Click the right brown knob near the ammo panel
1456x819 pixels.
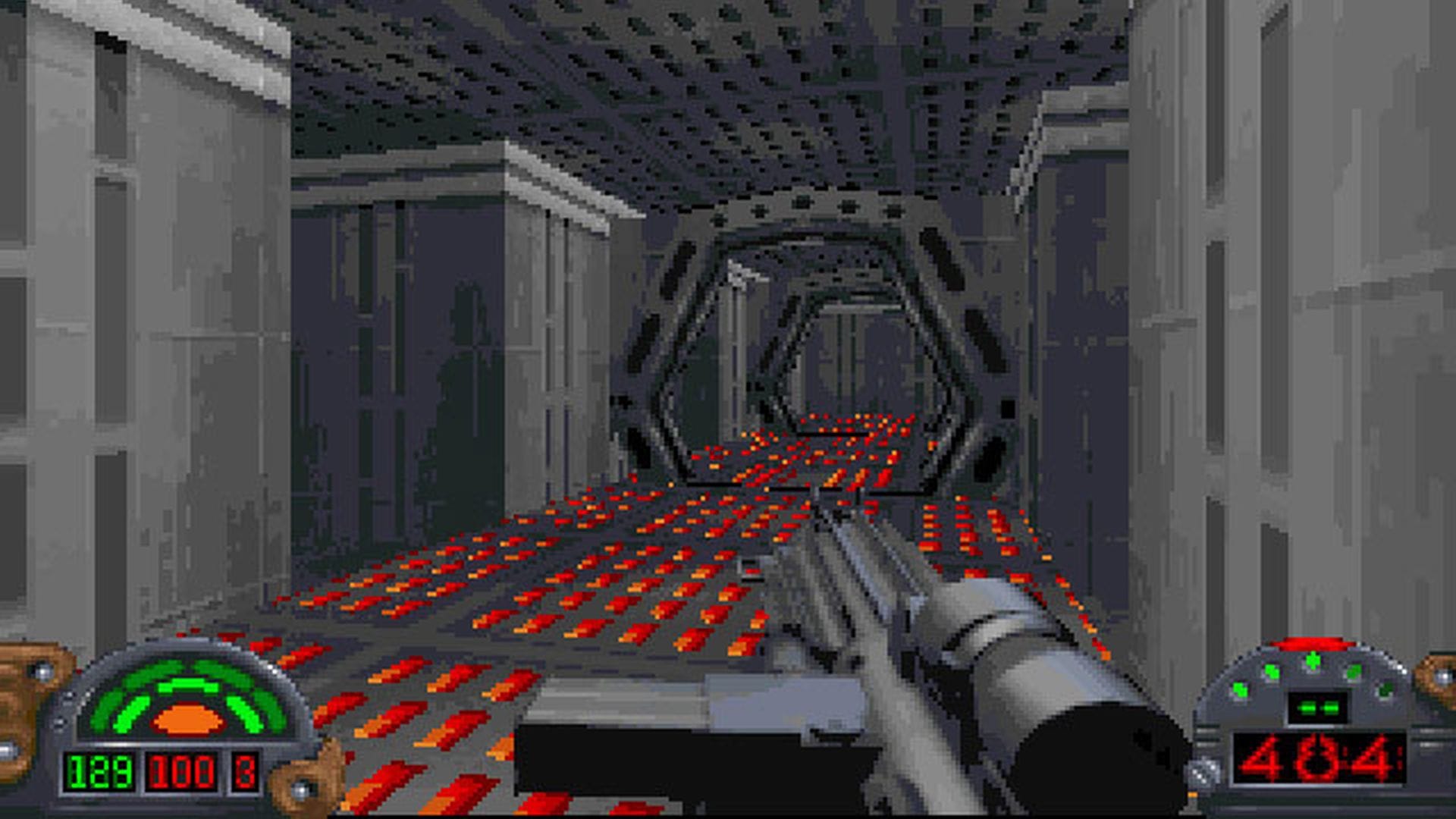tap(1433, 677)
